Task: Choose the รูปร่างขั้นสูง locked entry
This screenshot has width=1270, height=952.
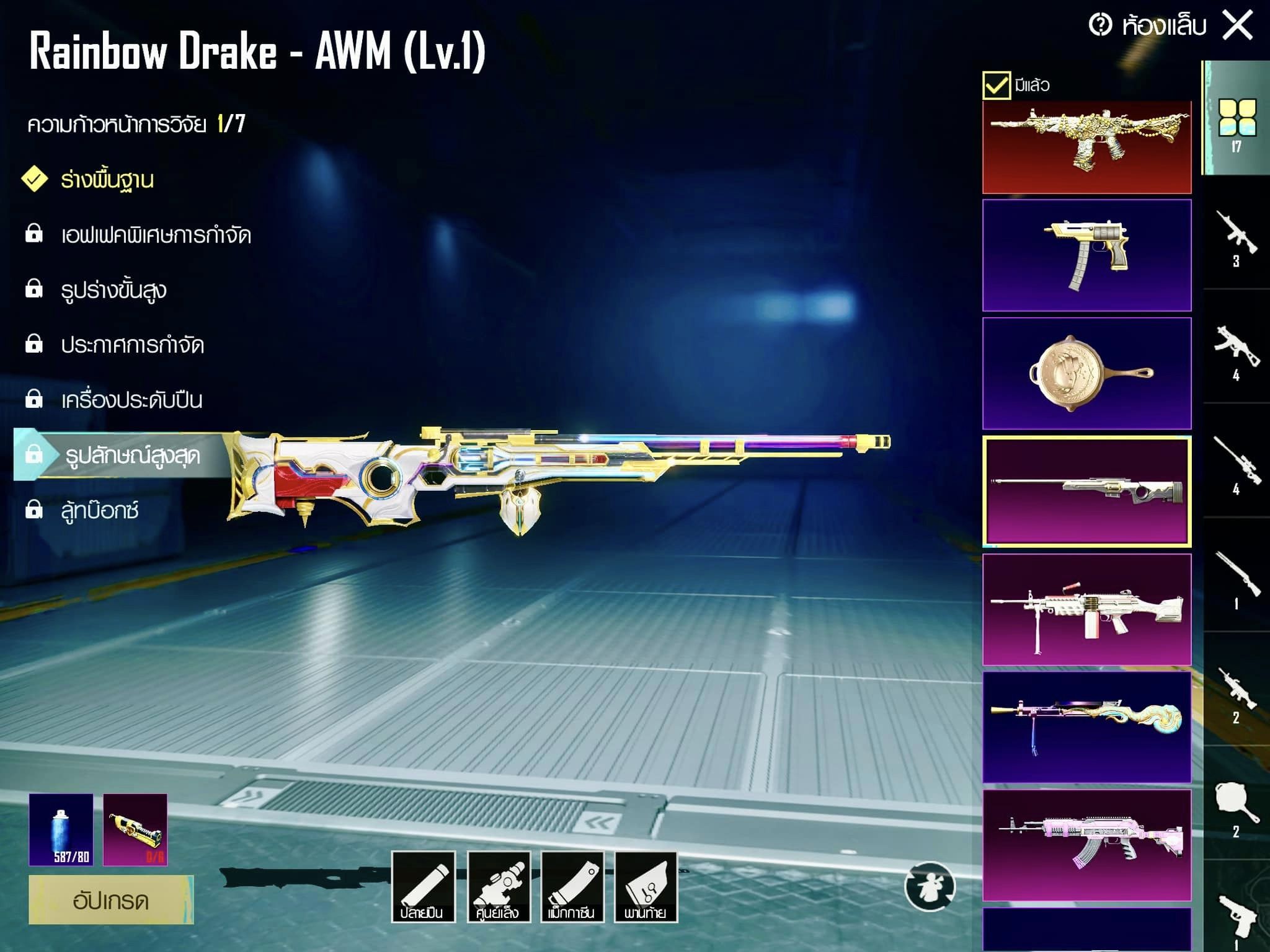Action: pyautogui.click(x=113, y=290)
